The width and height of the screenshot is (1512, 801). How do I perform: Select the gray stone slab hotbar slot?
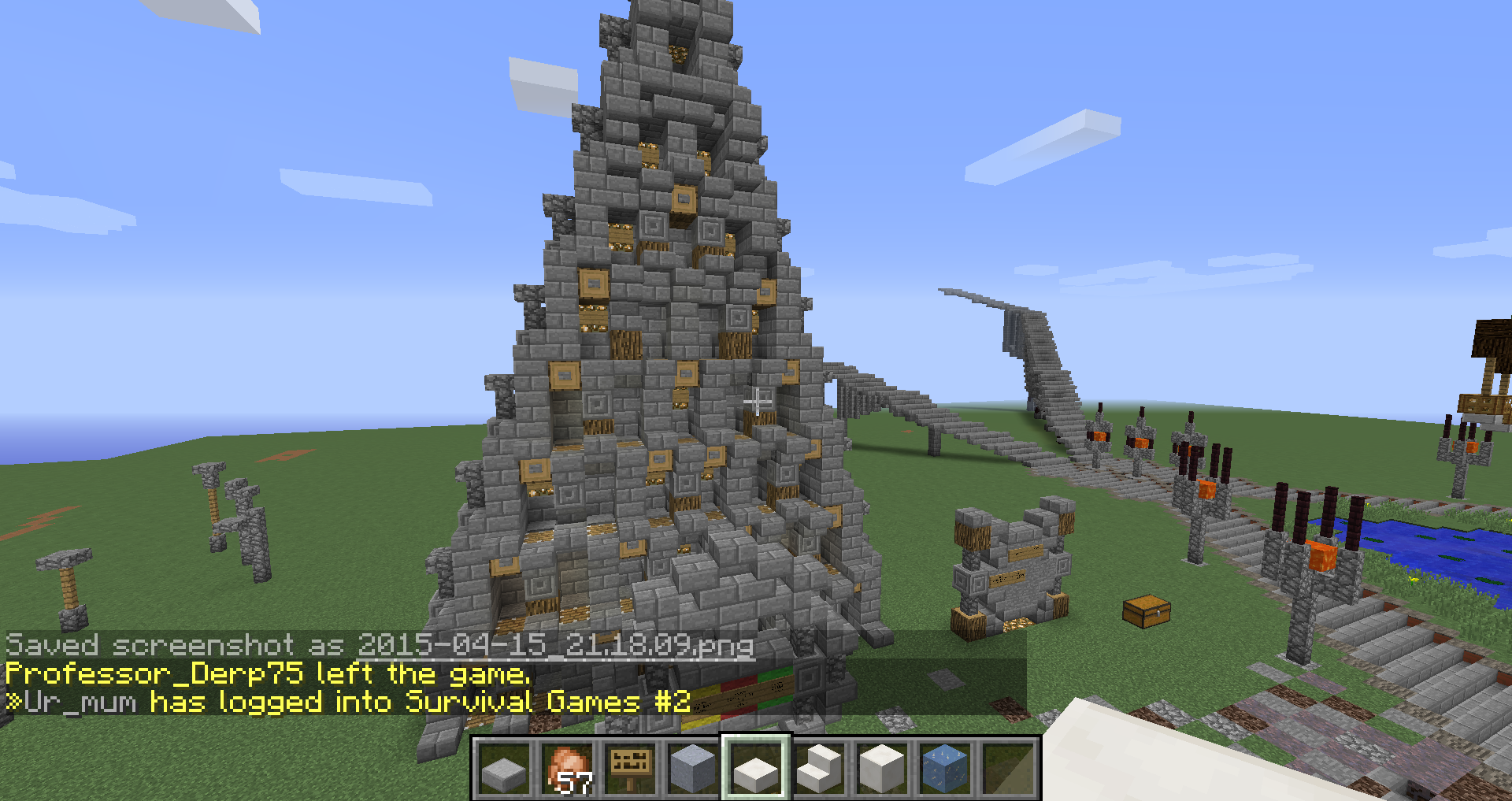504,769
